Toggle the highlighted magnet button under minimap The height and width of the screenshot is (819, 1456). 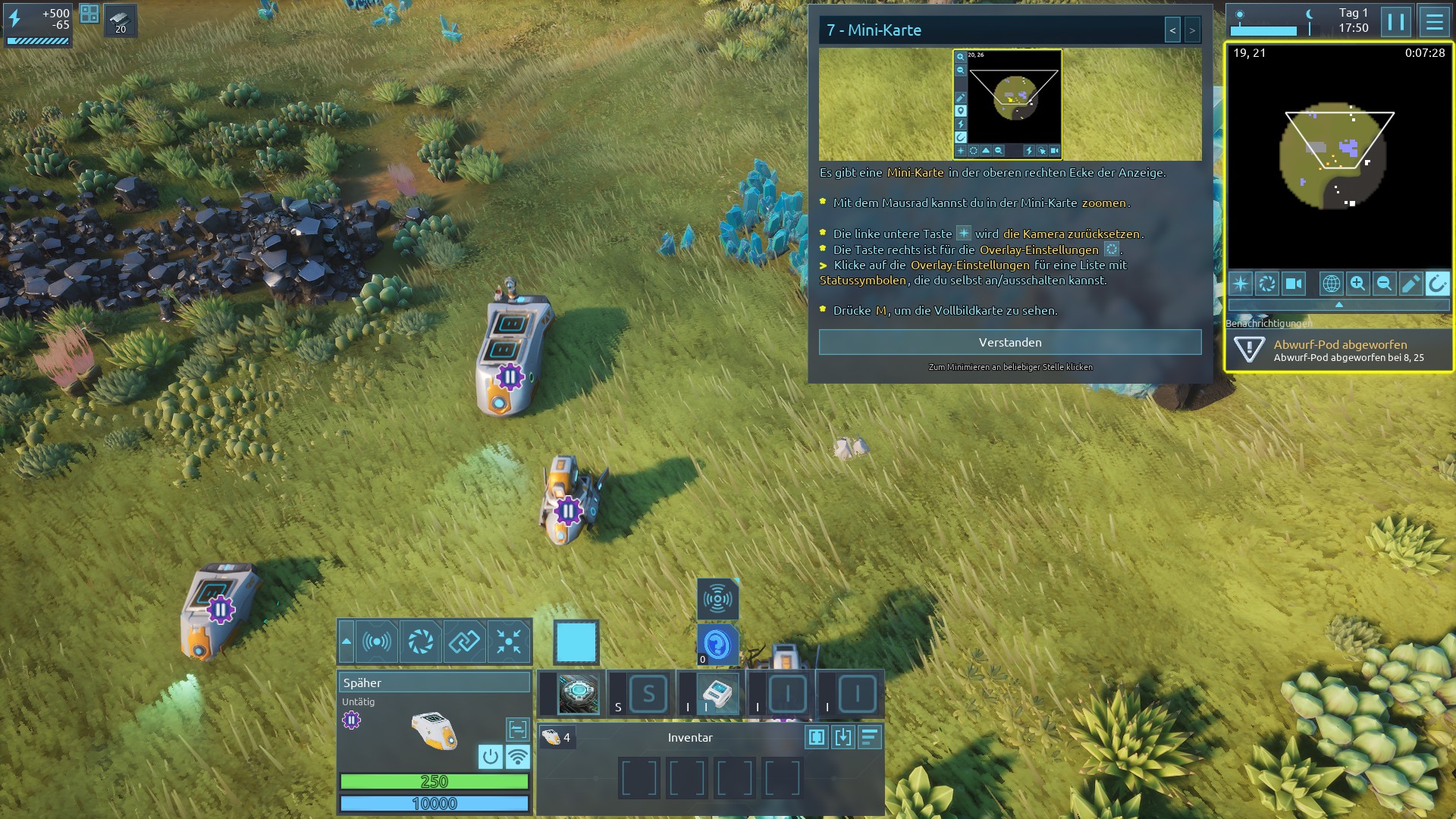(x=1437, y=284)
